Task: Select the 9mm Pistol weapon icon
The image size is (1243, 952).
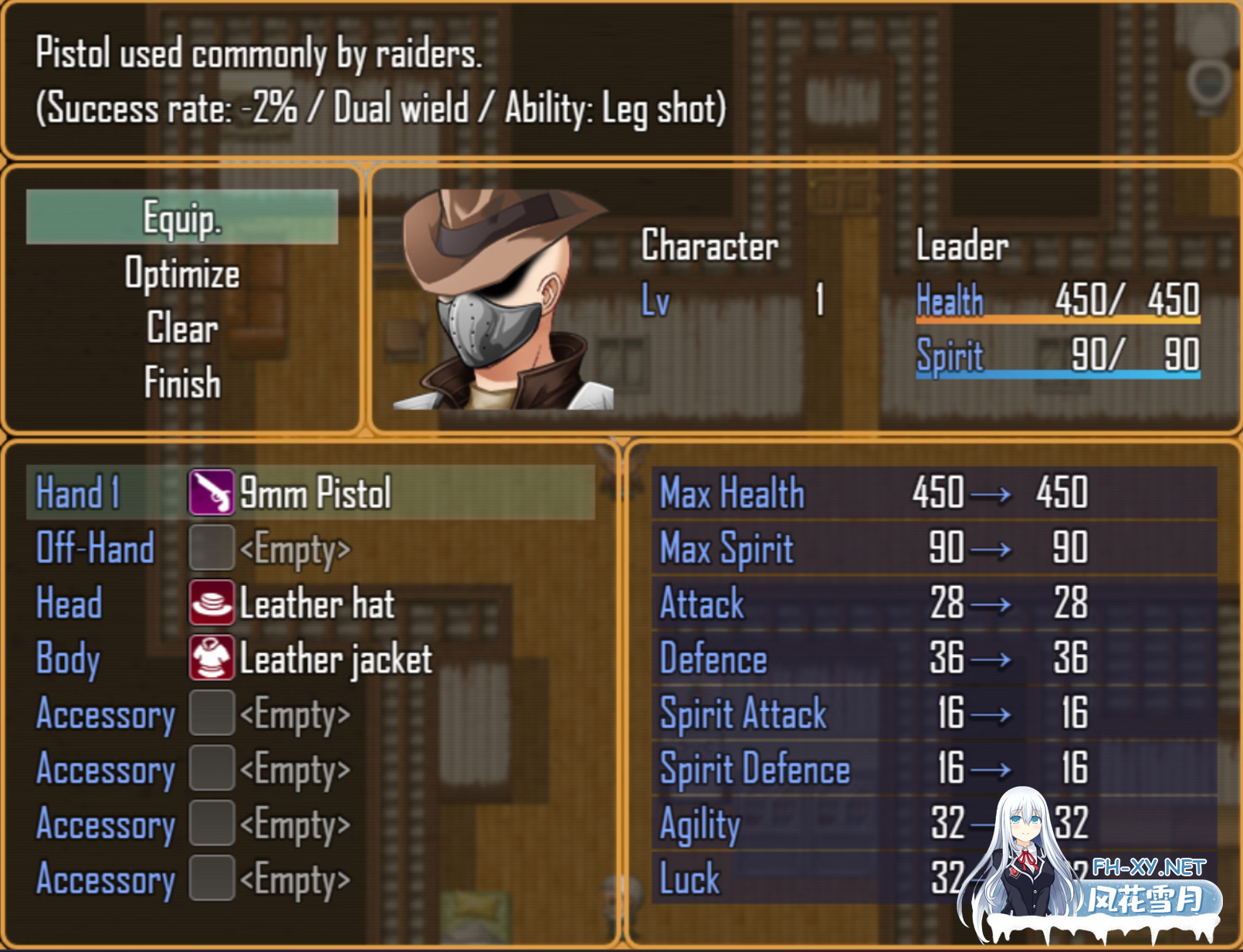Action: pos(212,493)
